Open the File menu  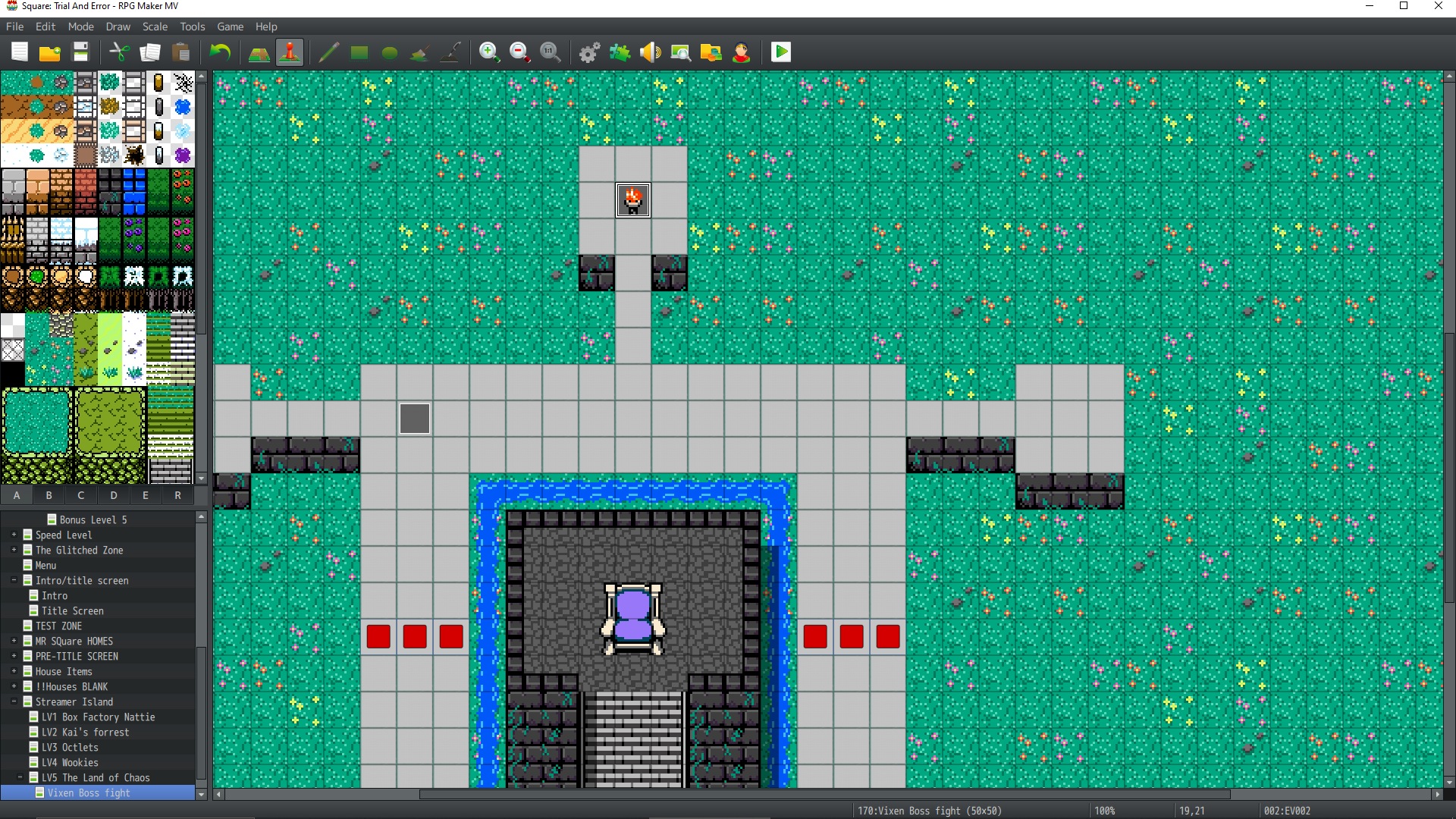click(x=14, y=27)
